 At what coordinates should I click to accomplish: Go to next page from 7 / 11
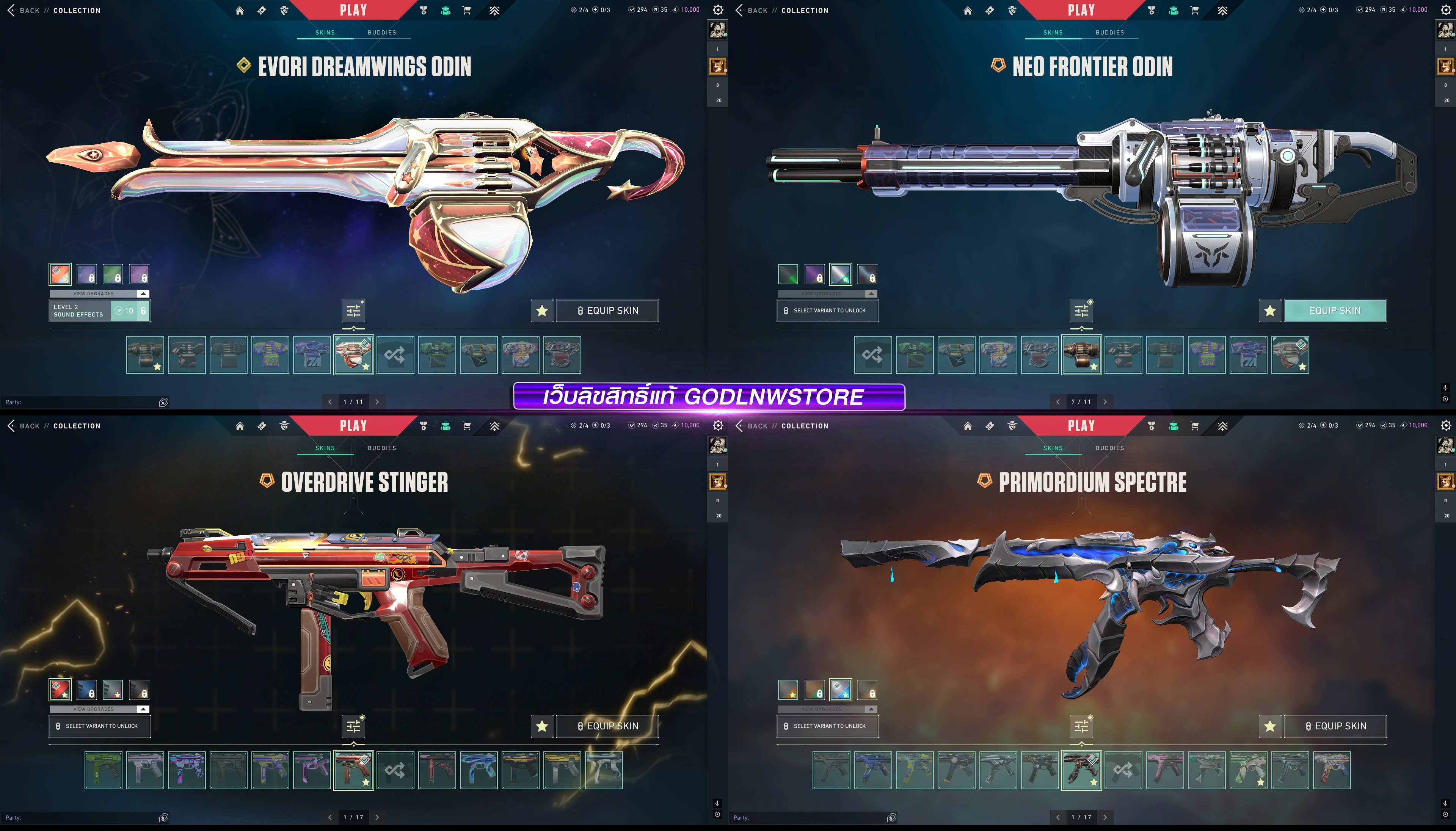1105,402
